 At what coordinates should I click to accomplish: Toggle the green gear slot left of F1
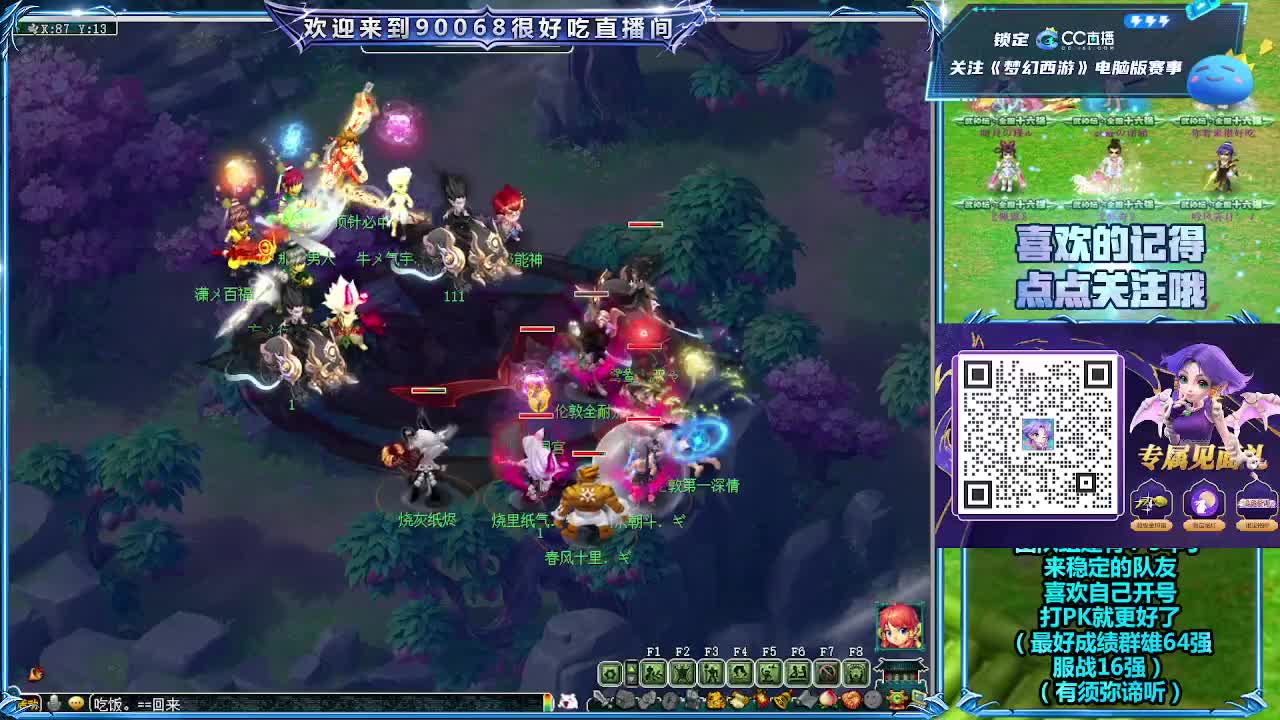point(609,673)
